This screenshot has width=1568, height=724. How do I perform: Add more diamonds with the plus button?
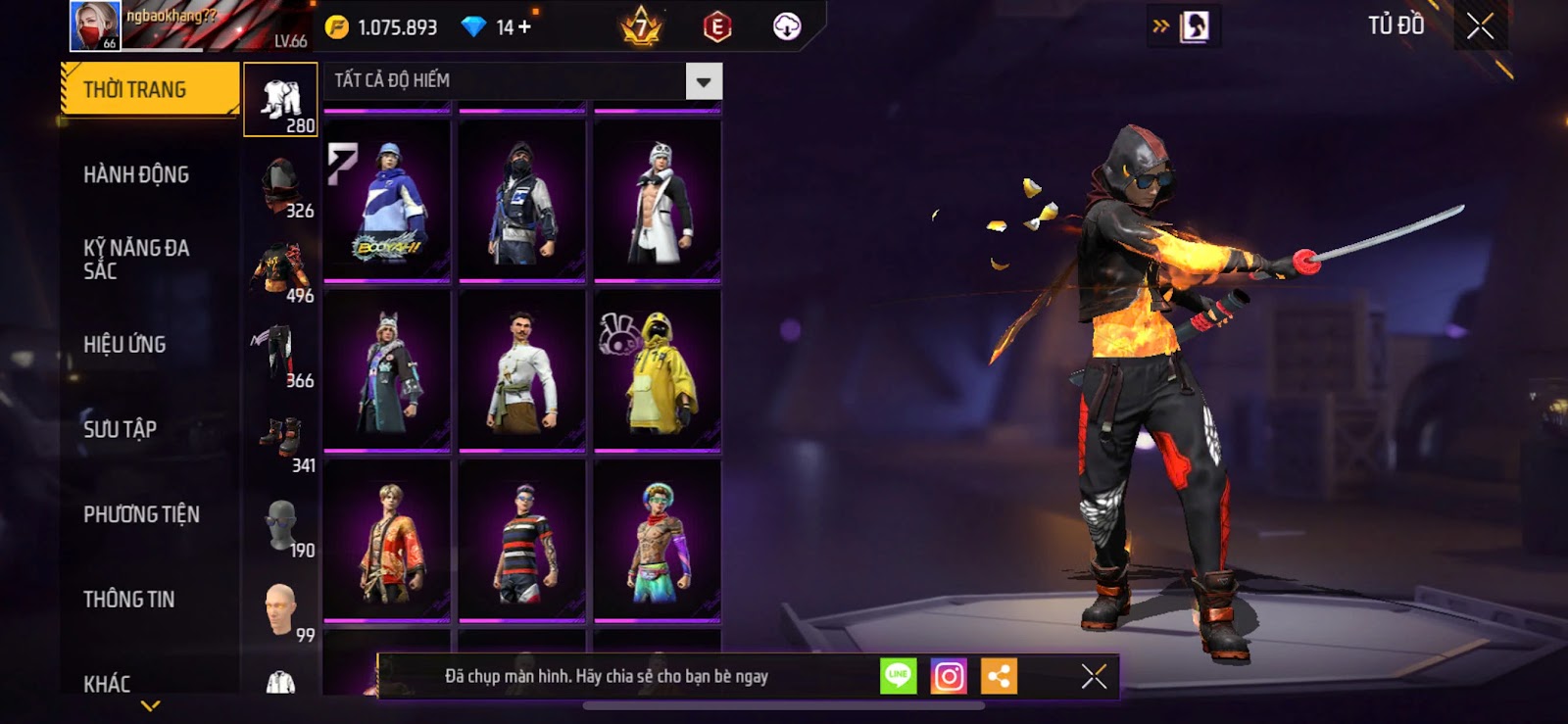(525, 27)
